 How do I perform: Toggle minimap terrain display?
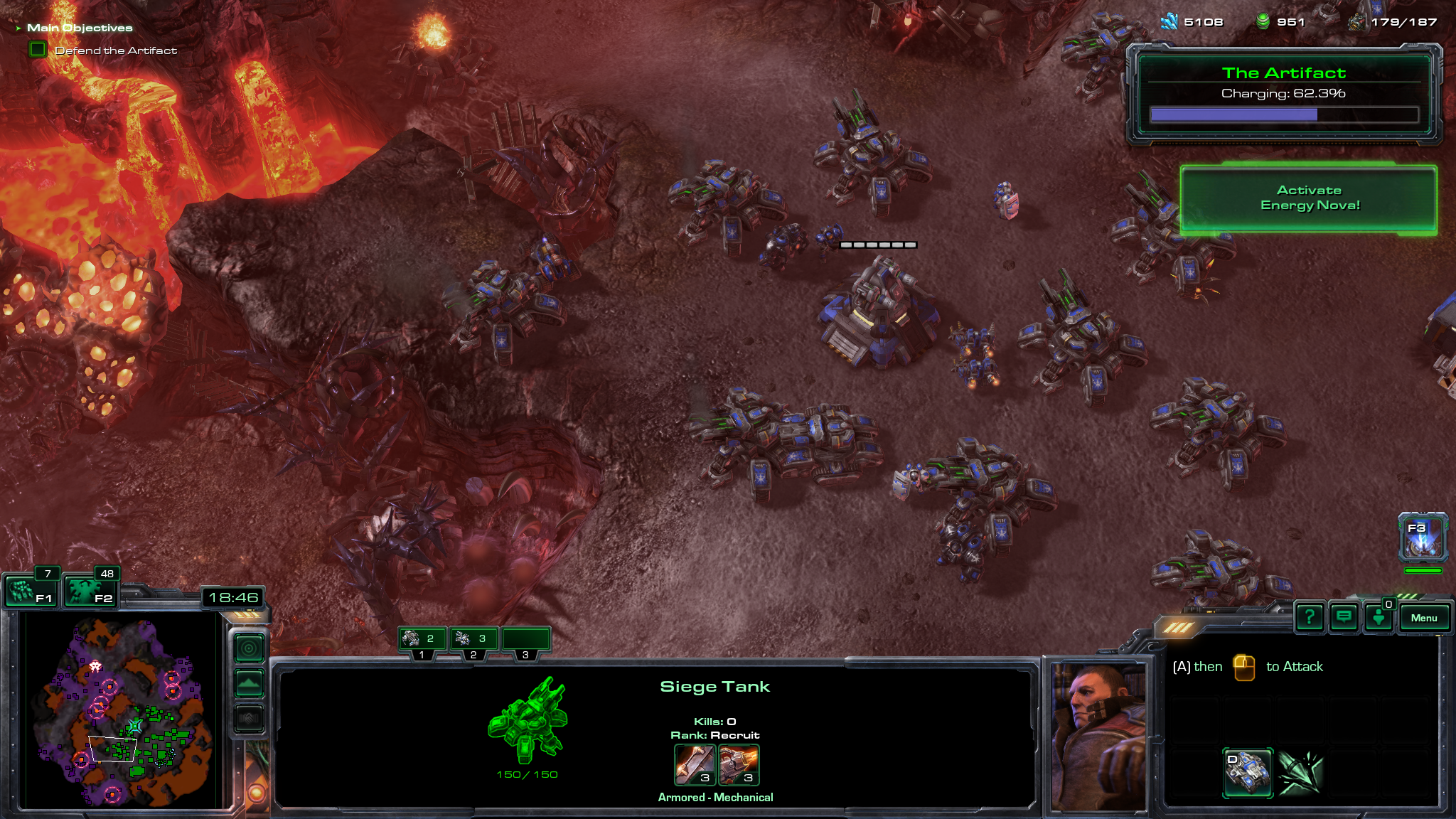pos(250,684)
